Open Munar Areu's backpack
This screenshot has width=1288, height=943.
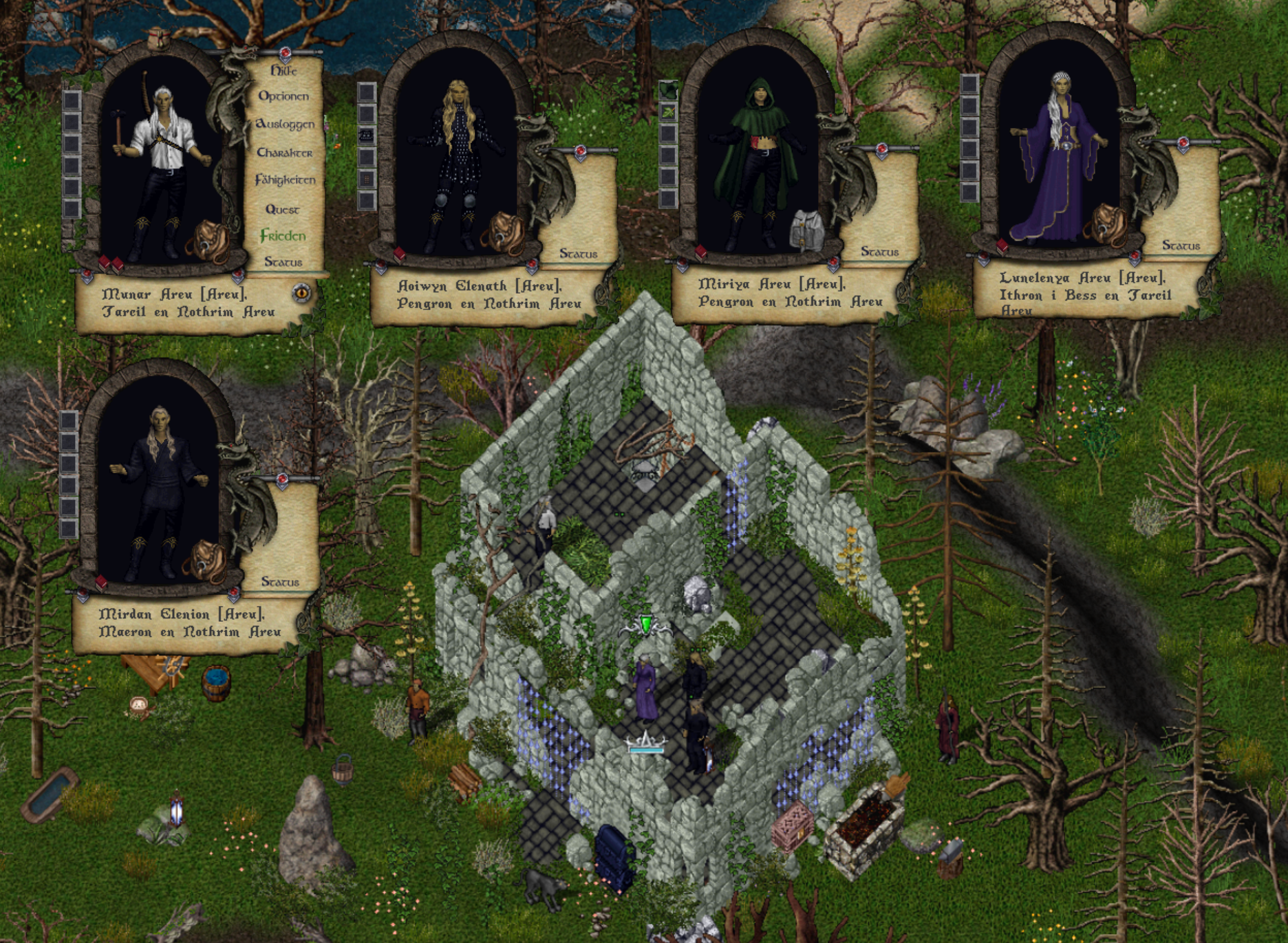206,240
